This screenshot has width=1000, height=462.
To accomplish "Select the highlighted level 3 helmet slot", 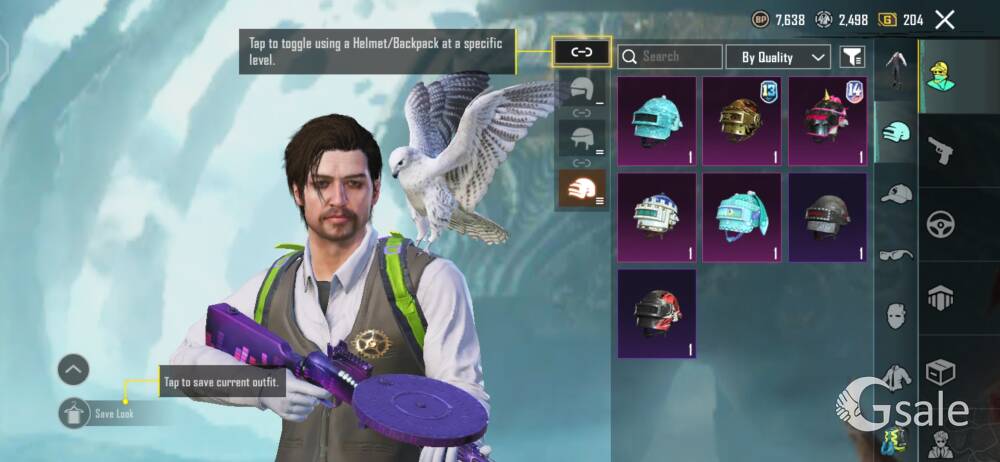I will pos(581,188).
